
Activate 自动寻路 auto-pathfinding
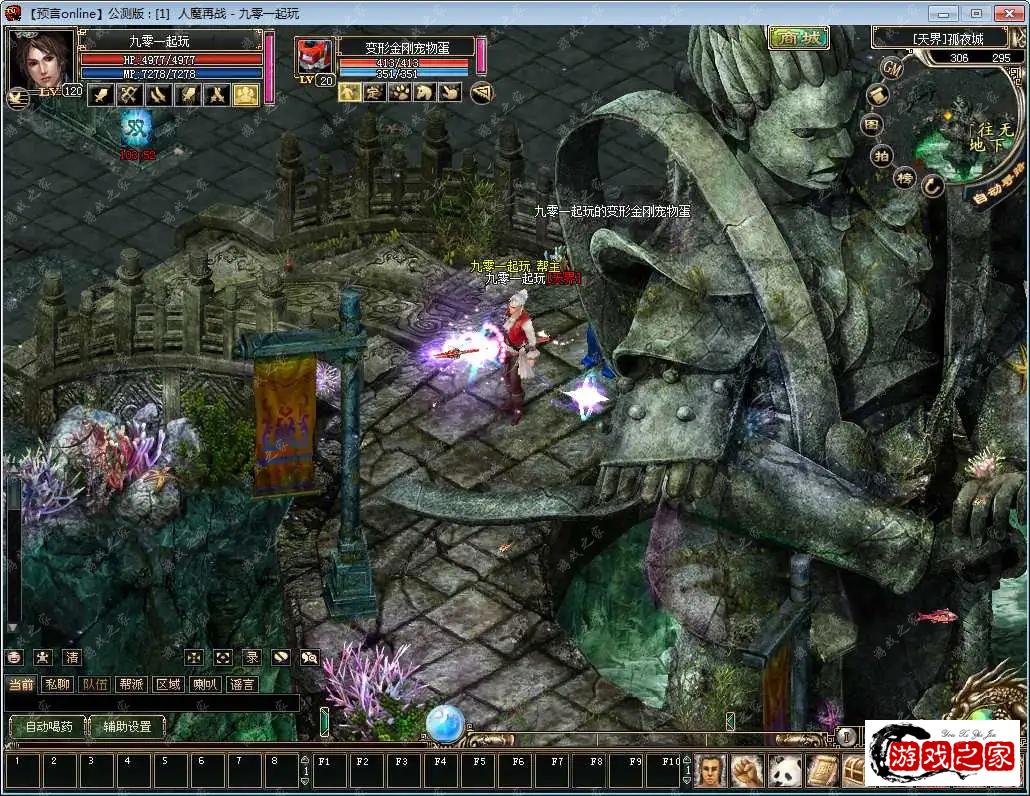point(996,183)
